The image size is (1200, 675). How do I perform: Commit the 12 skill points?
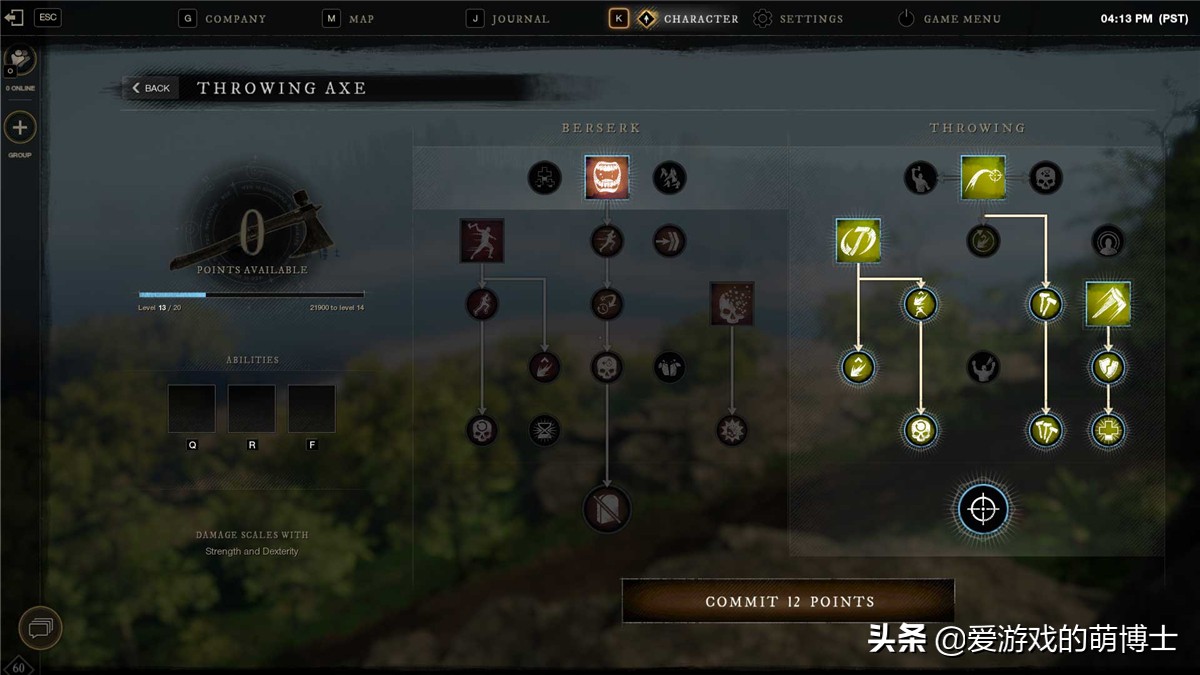click(789, 601)
